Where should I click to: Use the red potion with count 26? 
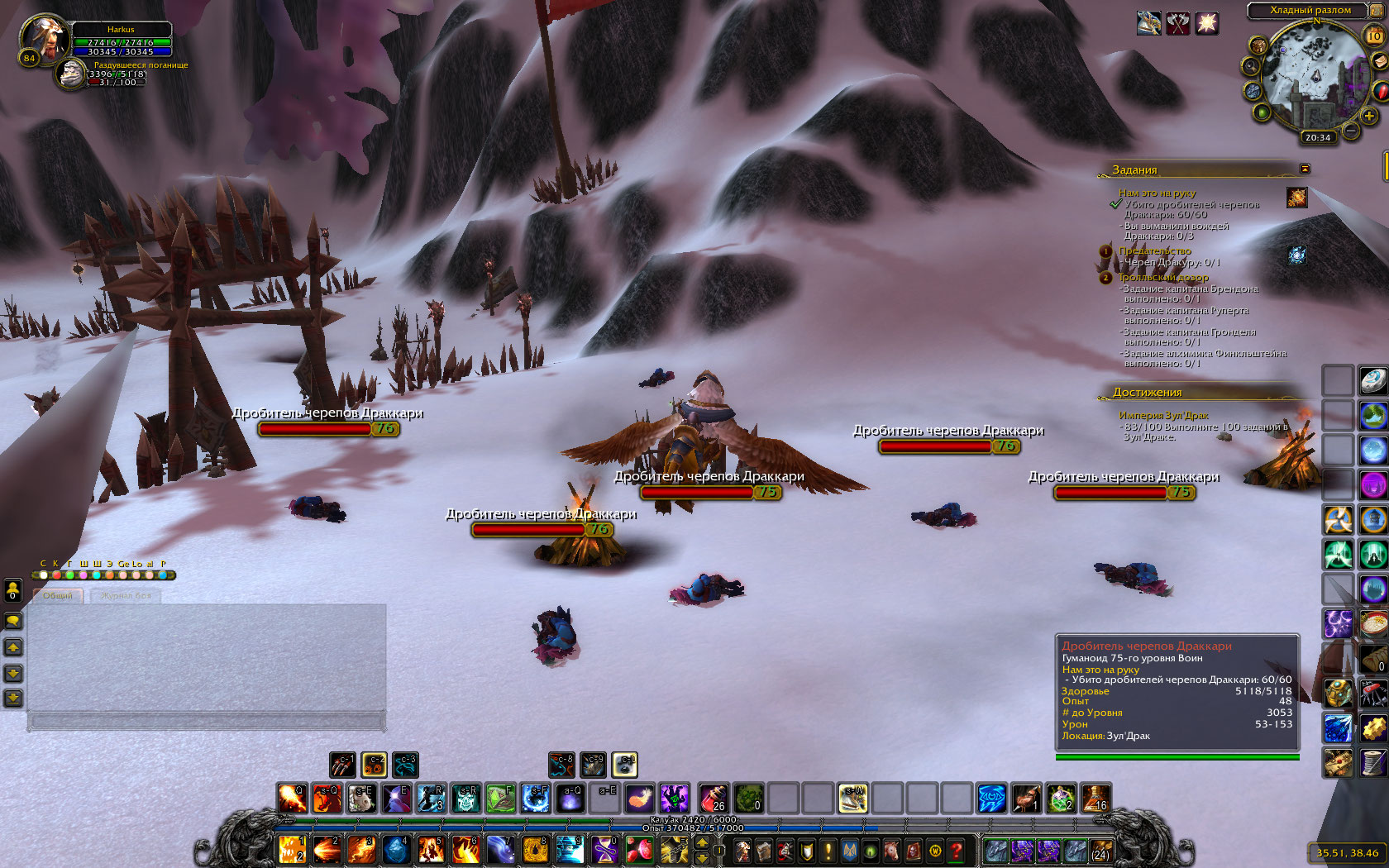coord(714,798)
